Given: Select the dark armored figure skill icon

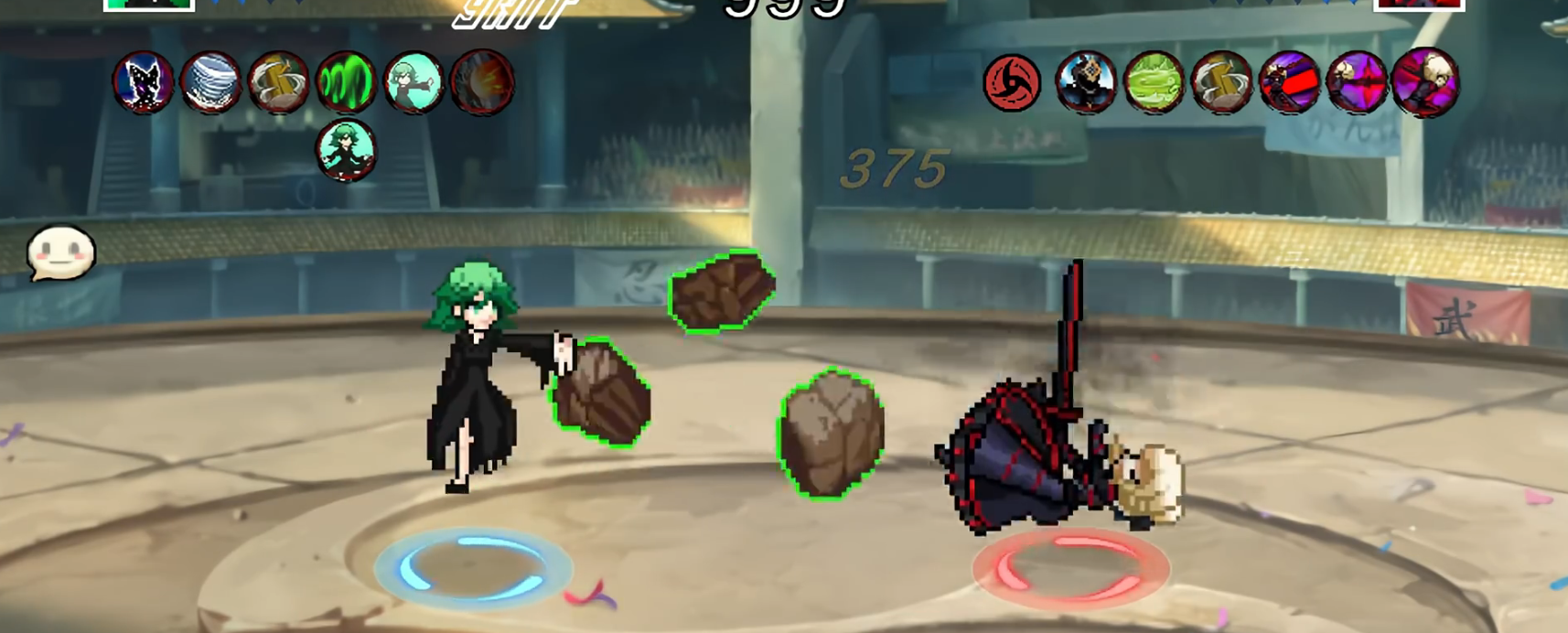Looking at the screenshot, I should coord(1086,82).
